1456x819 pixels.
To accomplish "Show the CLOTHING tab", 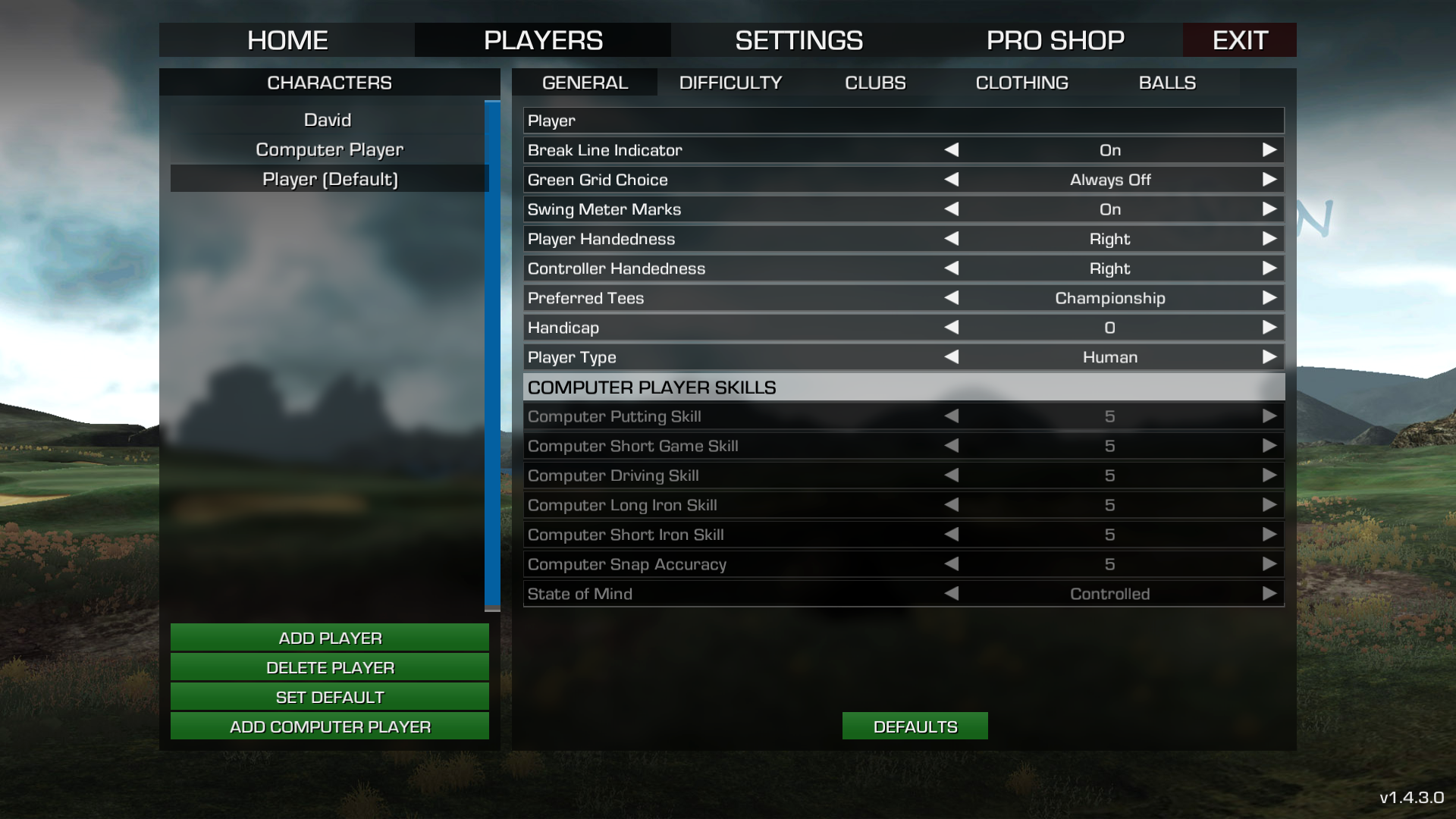I will [1021, 83].
